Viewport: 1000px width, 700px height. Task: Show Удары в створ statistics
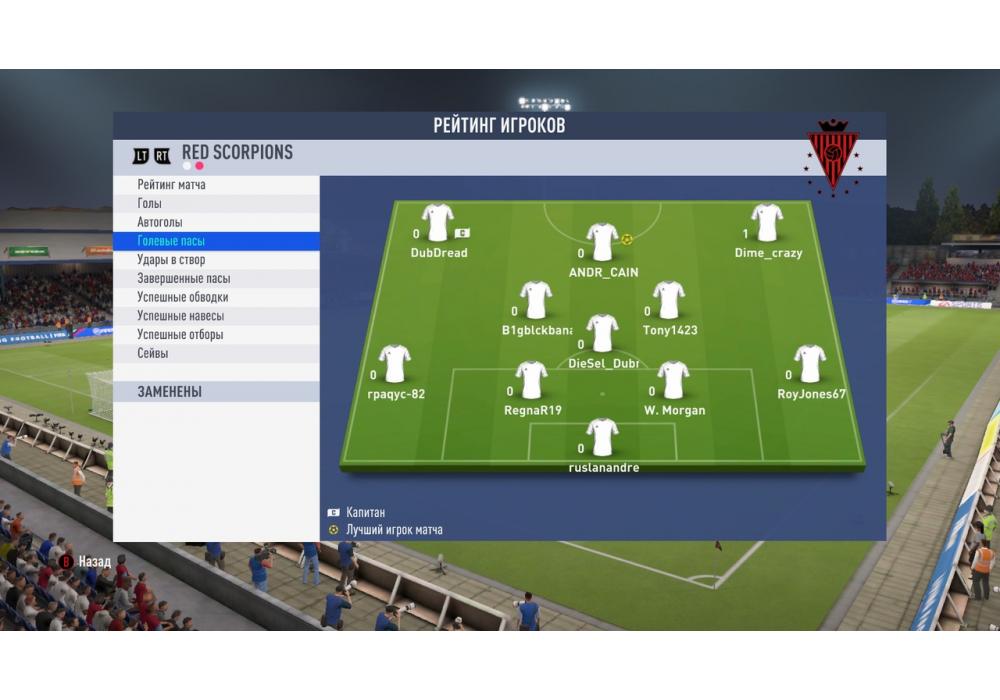[171, 260]
